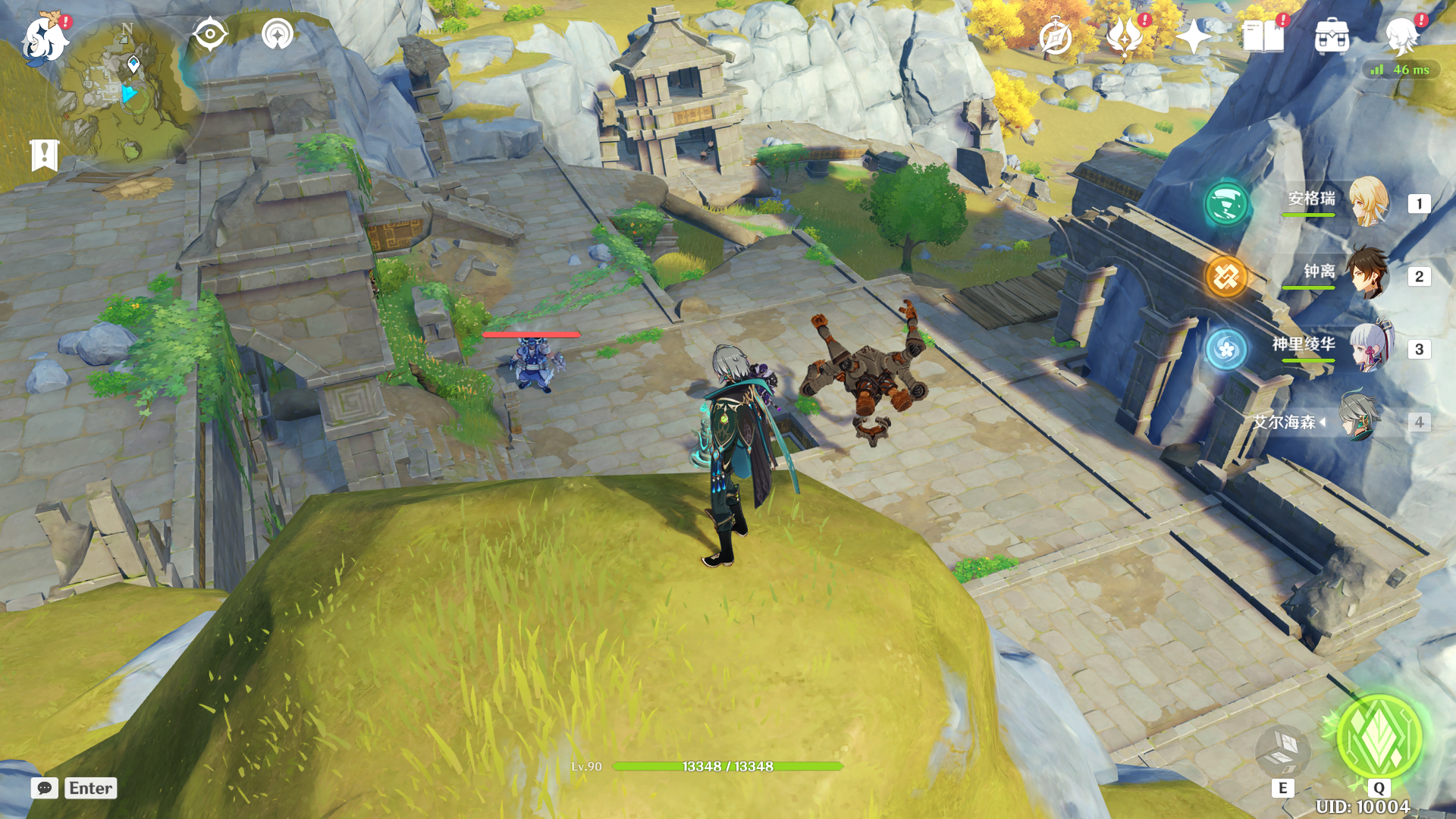Open the events flame icon
This screenshot has width=1456, height=819.
[x=1124, y=36]
